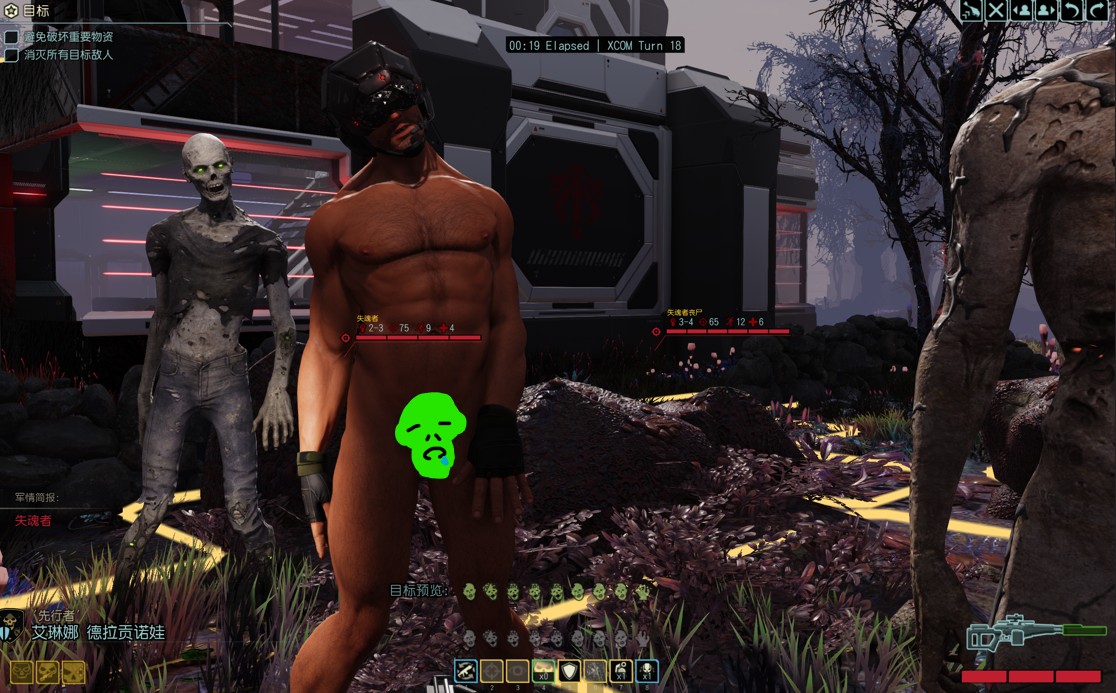Click the 消灭所有目标敌人 objective entry
This screenshot has height=693, width=1116.
[x=68, y=55]
